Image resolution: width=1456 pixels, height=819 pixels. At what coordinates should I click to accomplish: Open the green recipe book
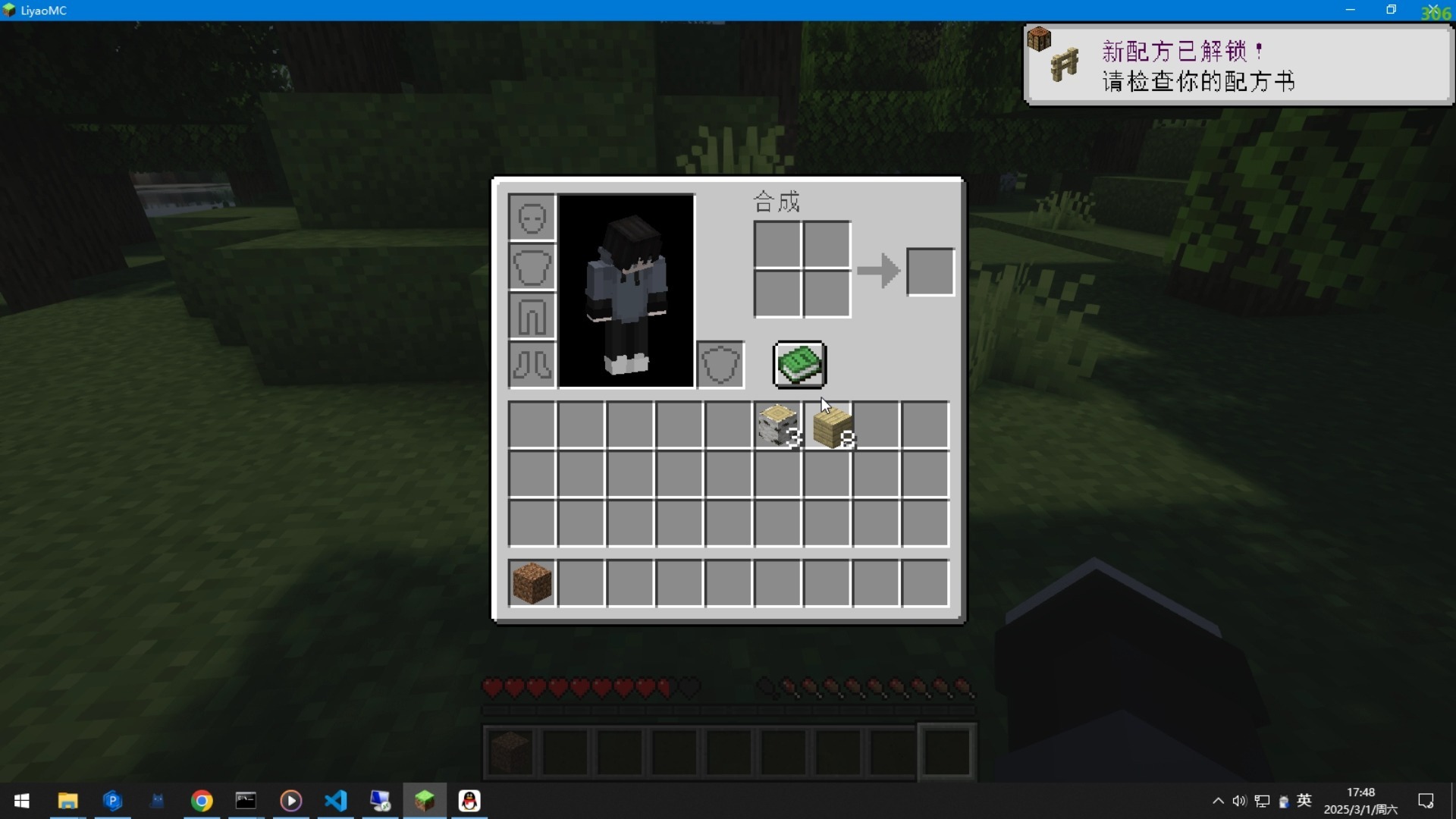pyautogui.click(x=799, y=364)
